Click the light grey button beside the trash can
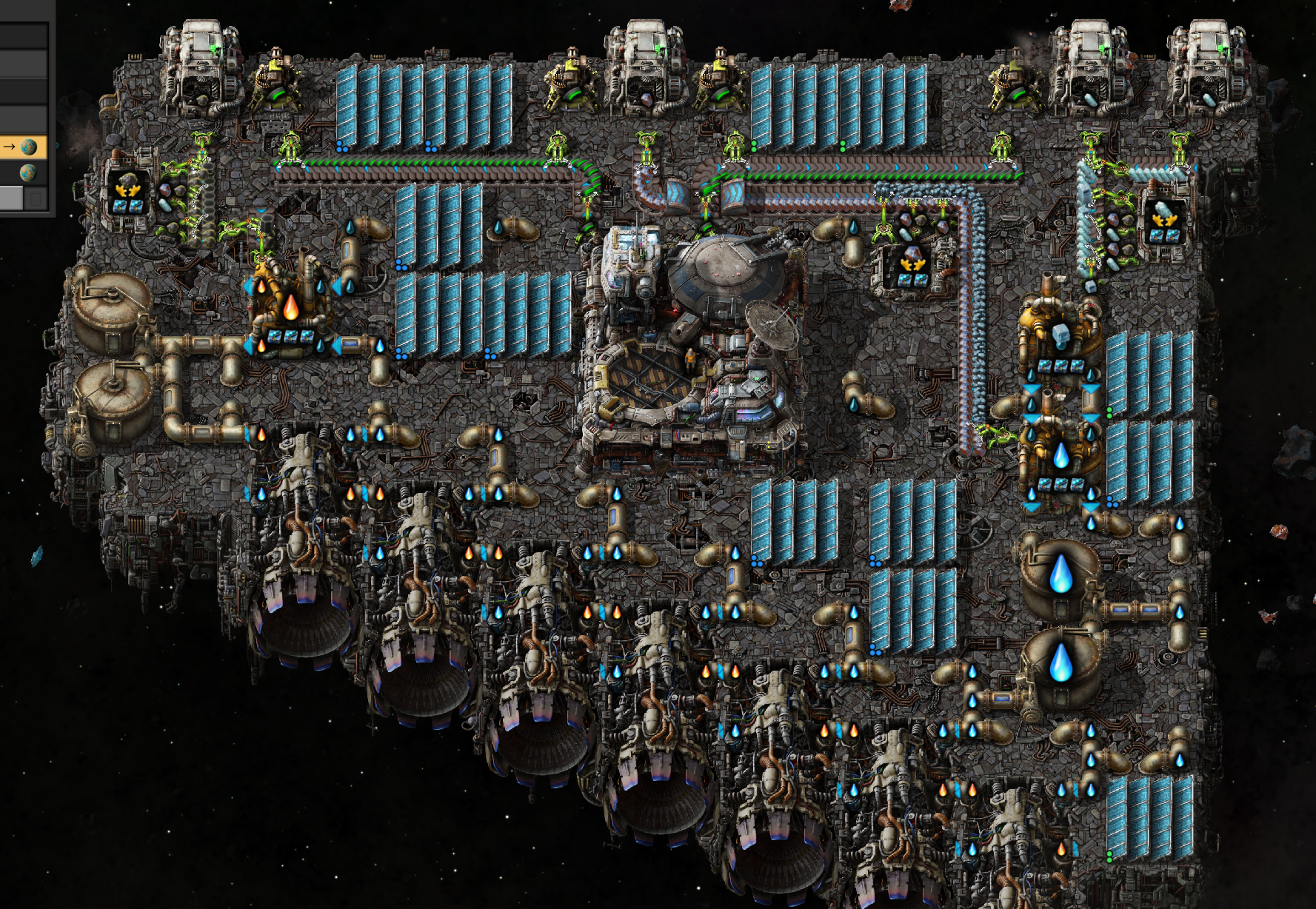The height and width of the screenshot is (909, 1316). (x=11, y=198)
